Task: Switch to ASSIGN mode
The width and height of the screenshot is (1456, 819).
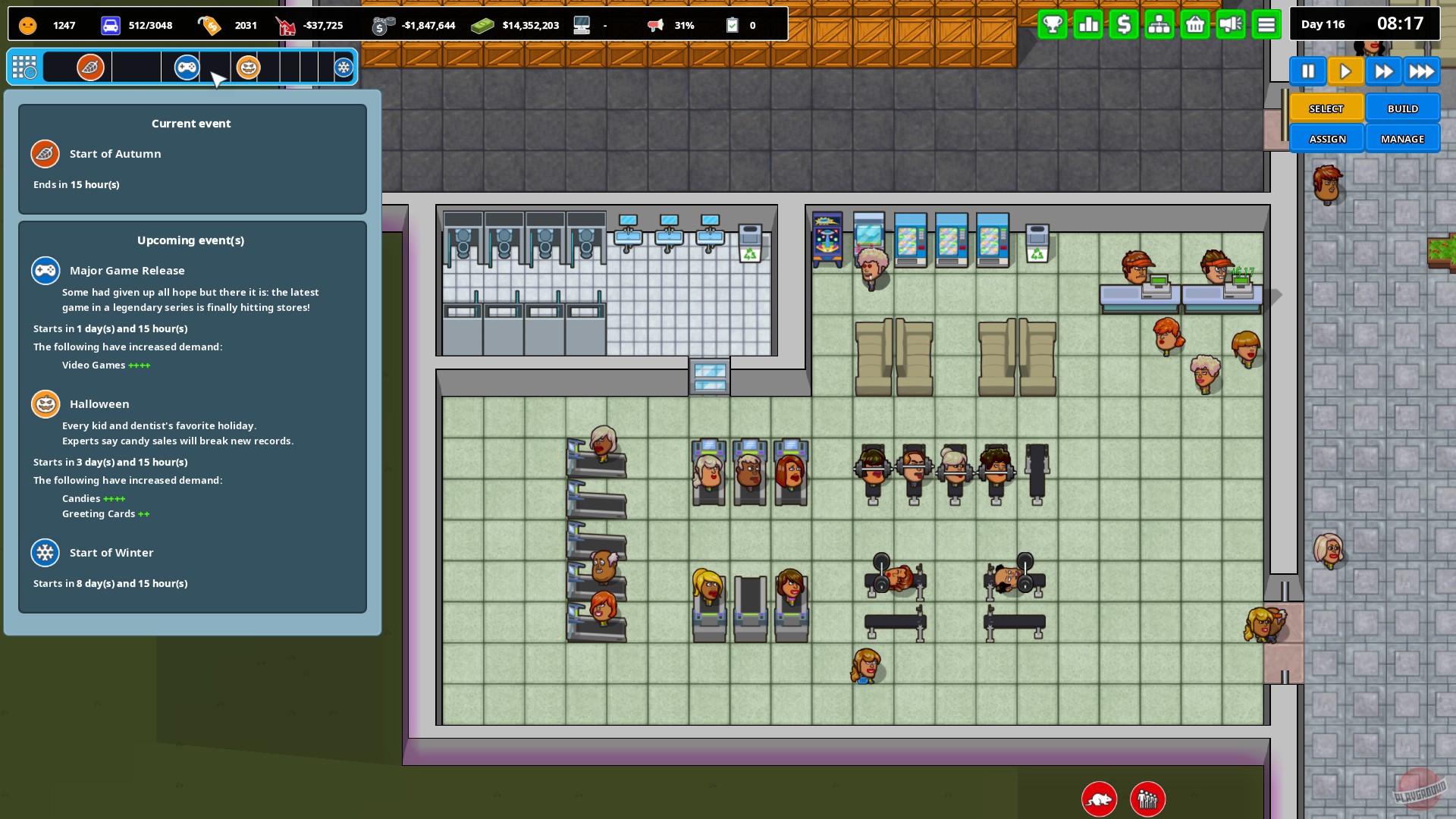Action: (1326, 138)
